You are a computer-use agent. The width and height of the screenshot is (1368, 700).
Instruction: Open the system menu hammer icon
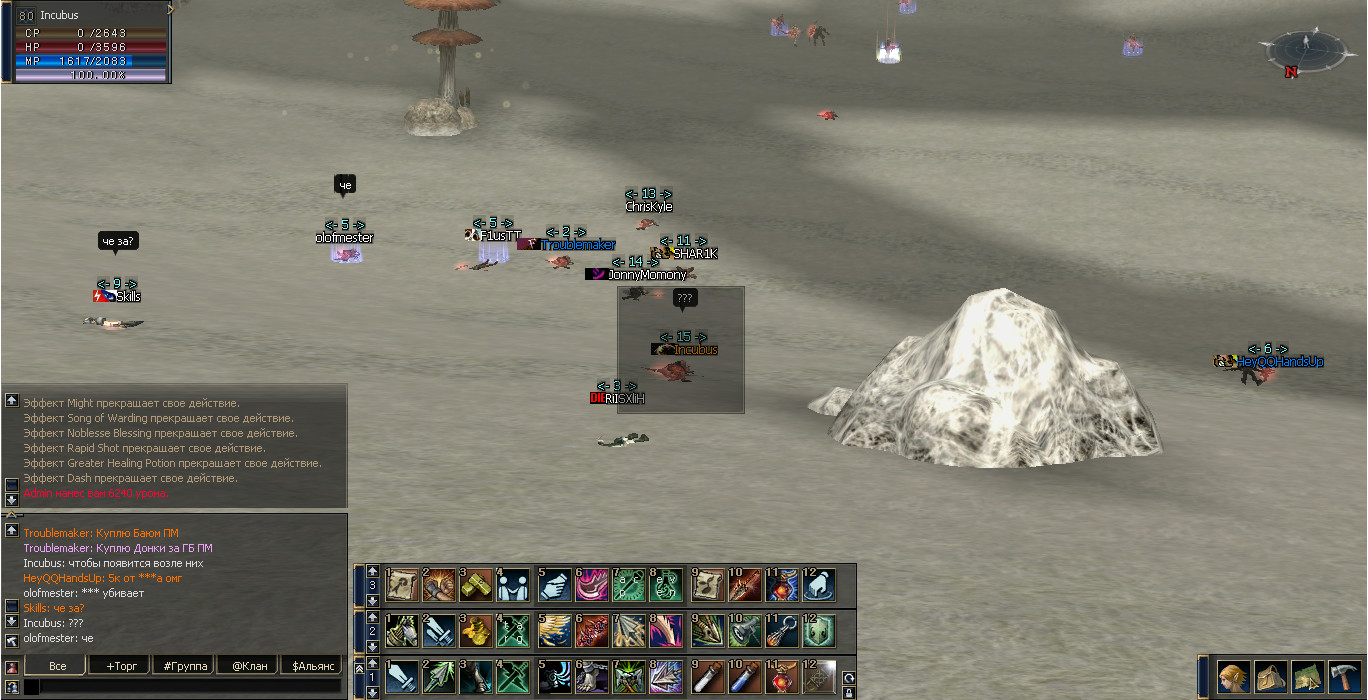click(x=1344, y=677)
